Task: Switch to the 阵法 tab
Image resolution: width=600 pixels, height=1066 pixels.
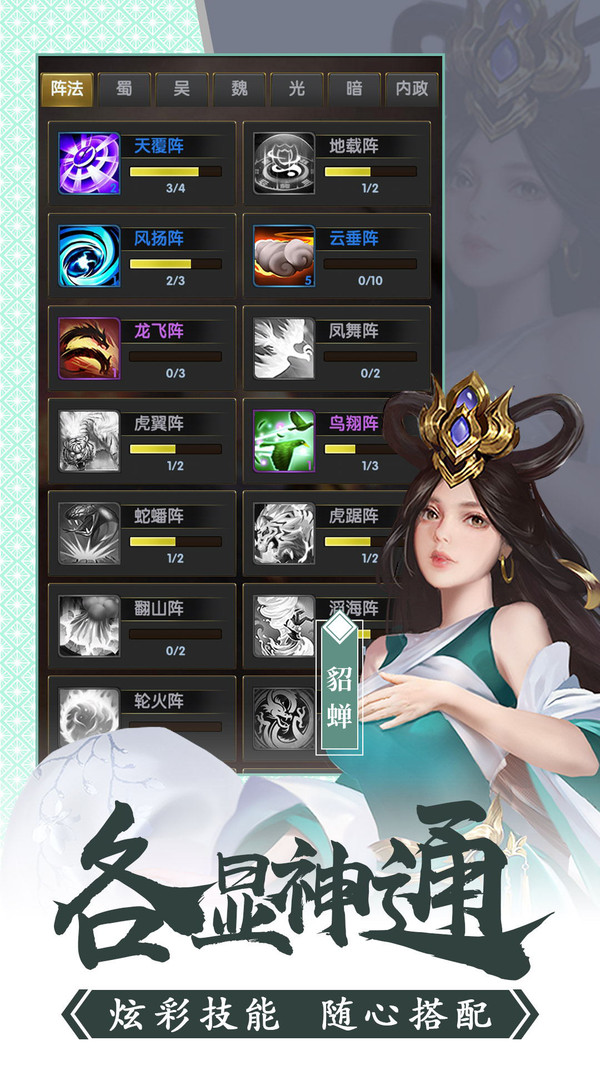Action: click(68, 89)
